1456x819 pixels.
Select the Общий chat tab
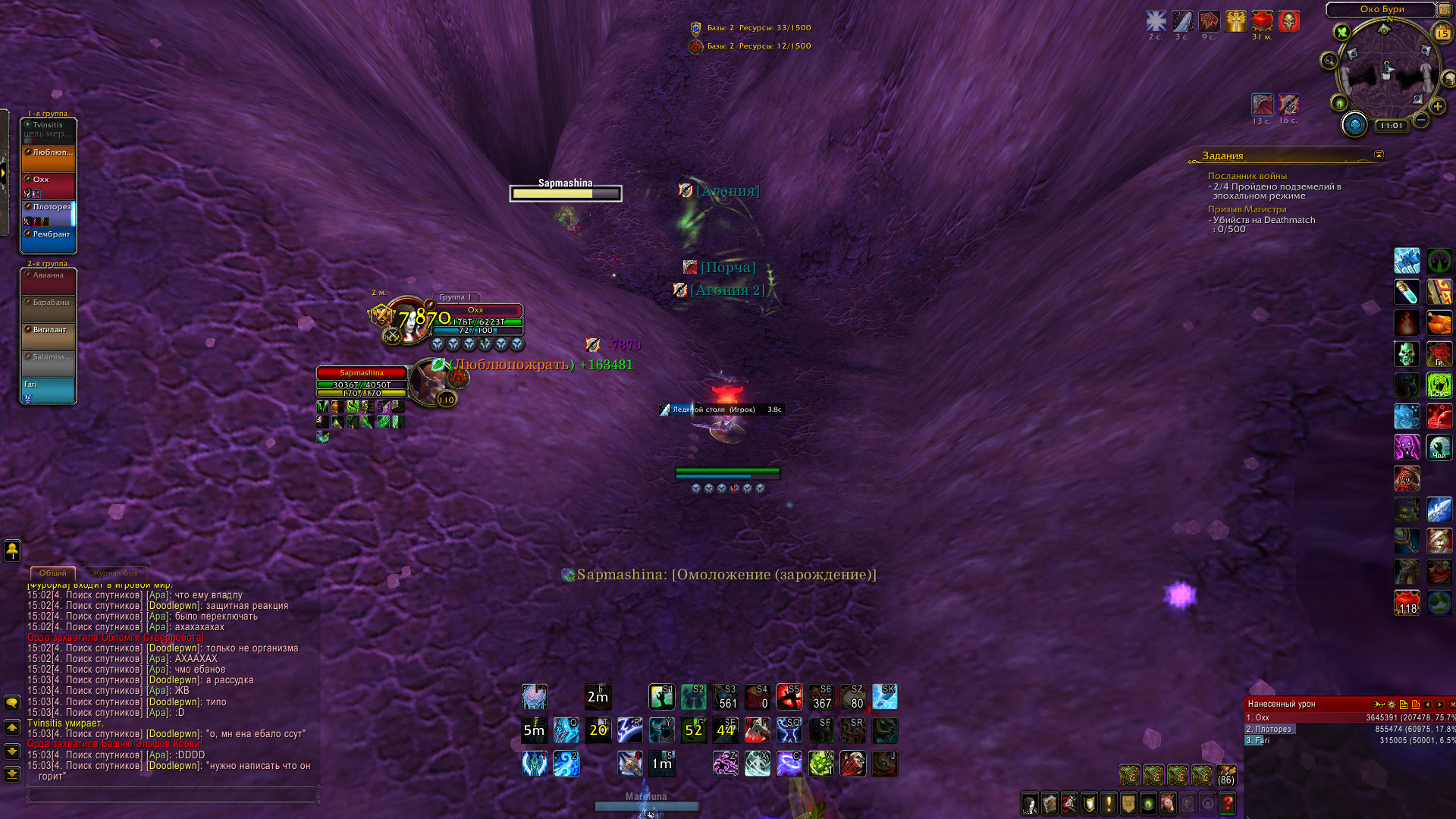point(53,573)
